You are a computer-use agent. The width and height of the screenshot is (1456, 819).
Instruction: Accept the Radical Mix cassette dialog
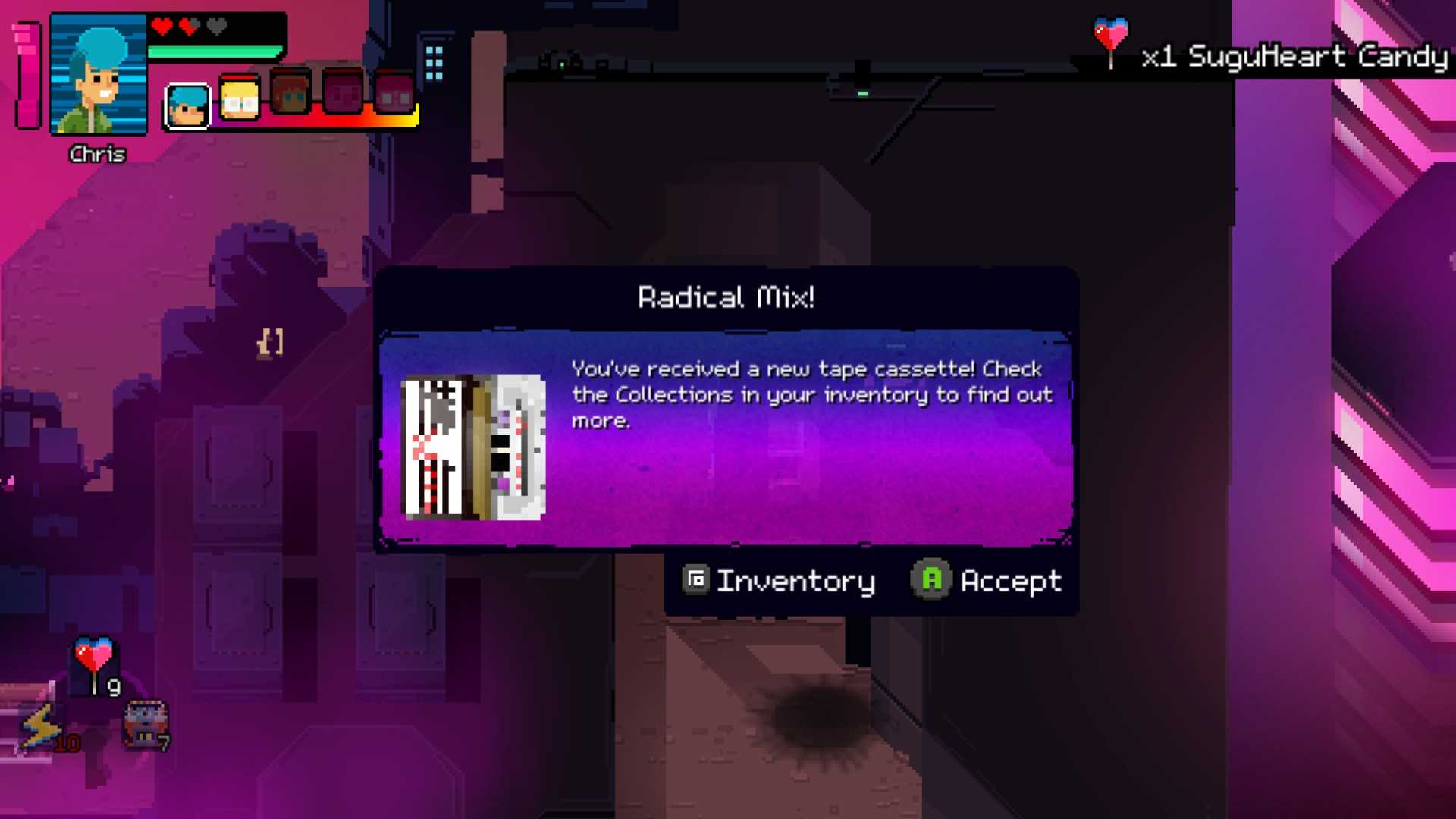tap(987, 581)
